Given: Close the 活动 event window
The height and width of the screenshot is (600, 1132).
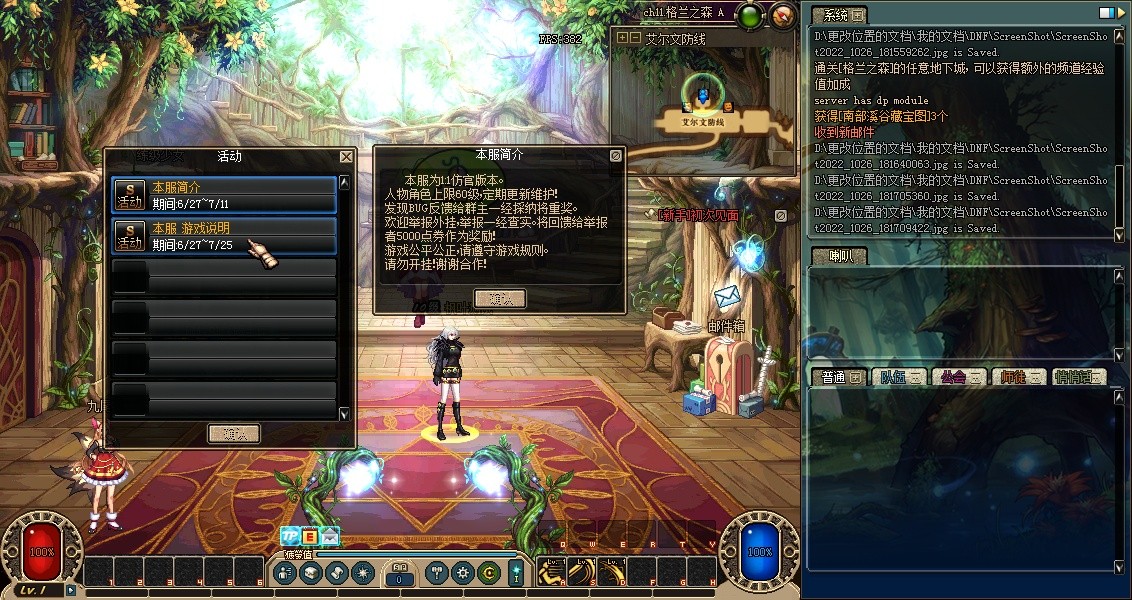Looking at the screenshot, I should [x=346, y=157].
